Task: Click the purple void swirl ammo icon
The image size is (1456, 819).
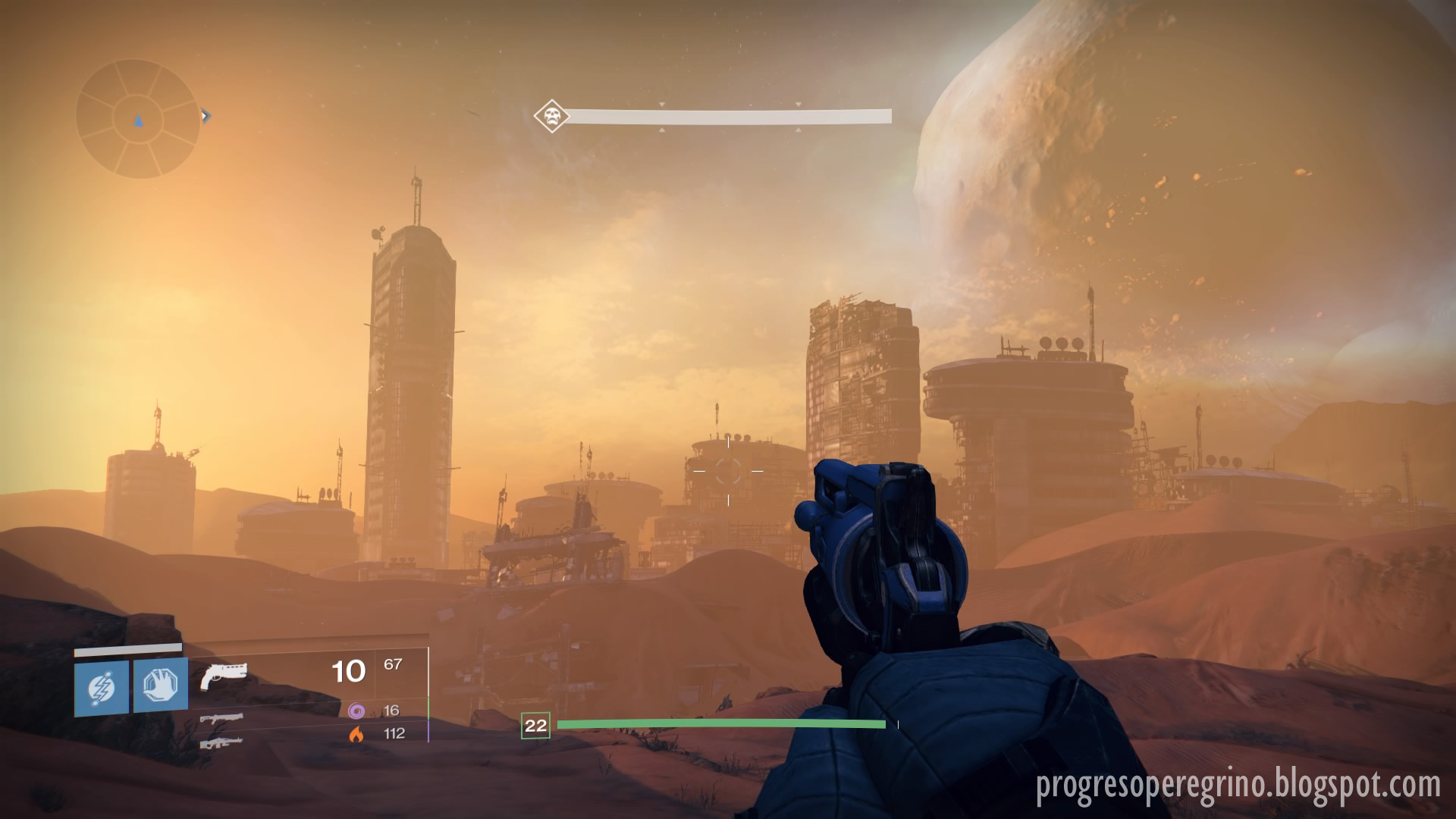Action: (356, 711)
